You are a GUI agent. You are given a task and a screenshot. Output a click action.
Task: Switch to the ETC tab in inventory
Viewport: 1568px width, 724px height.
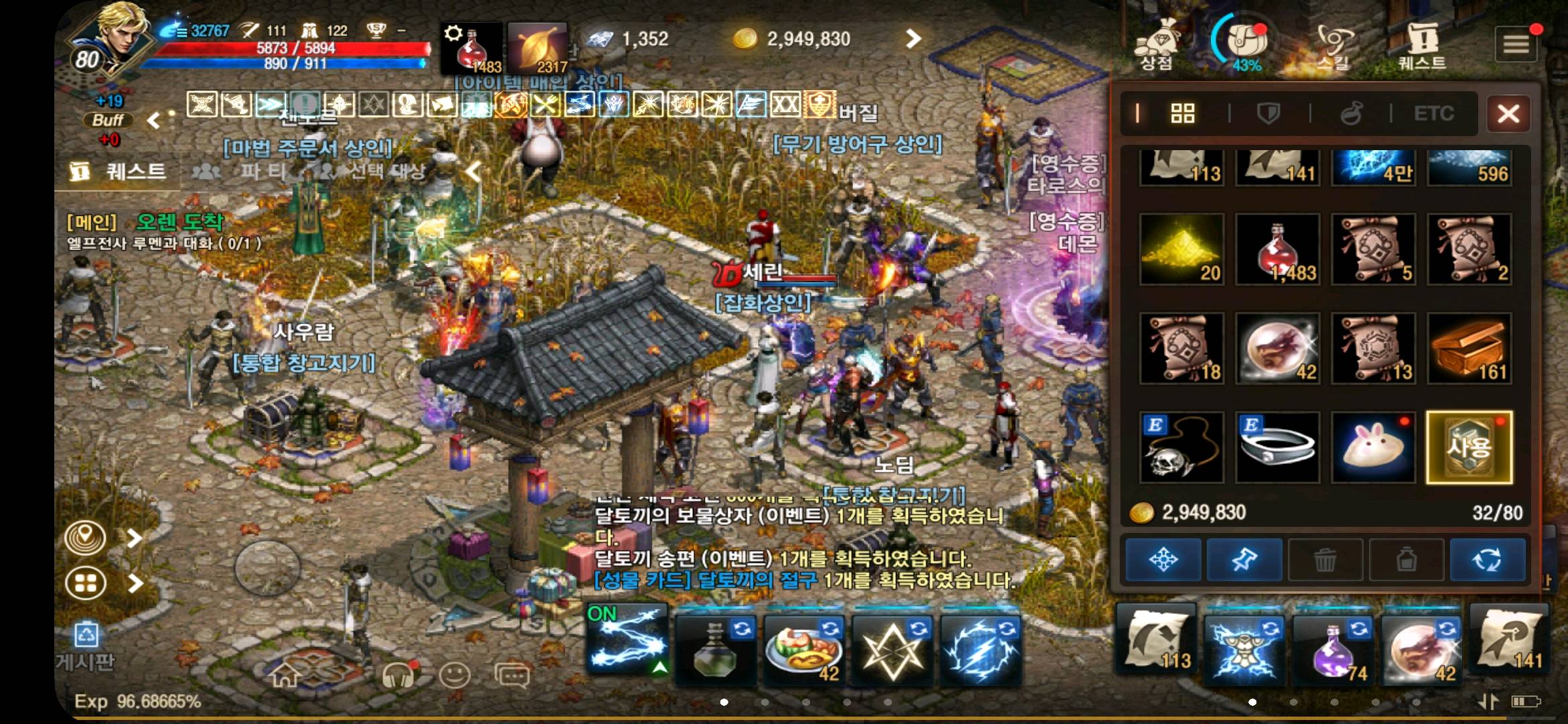1433,113
